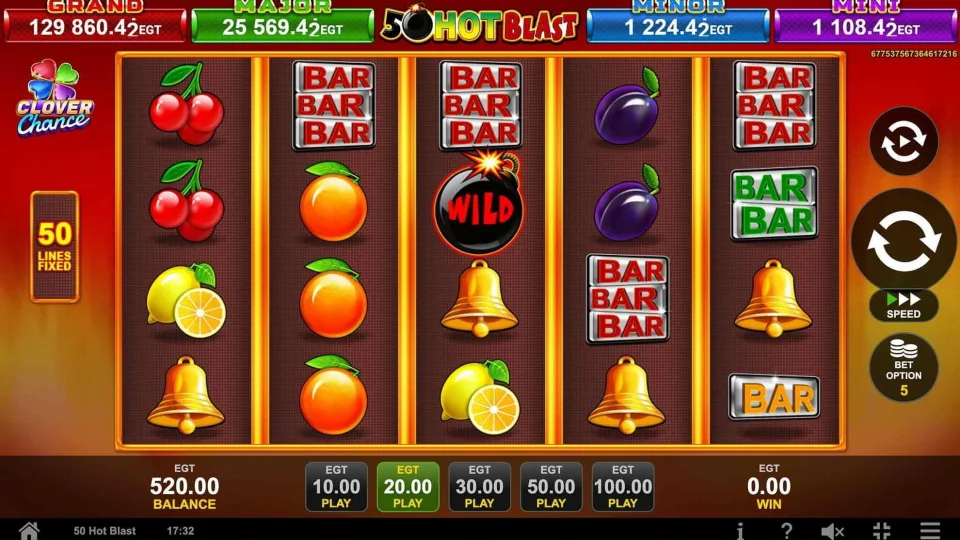Image resolution: width=960 pixels, height=540 pixels.
Task: Activate the autoplay button
Action: [903, 142]
